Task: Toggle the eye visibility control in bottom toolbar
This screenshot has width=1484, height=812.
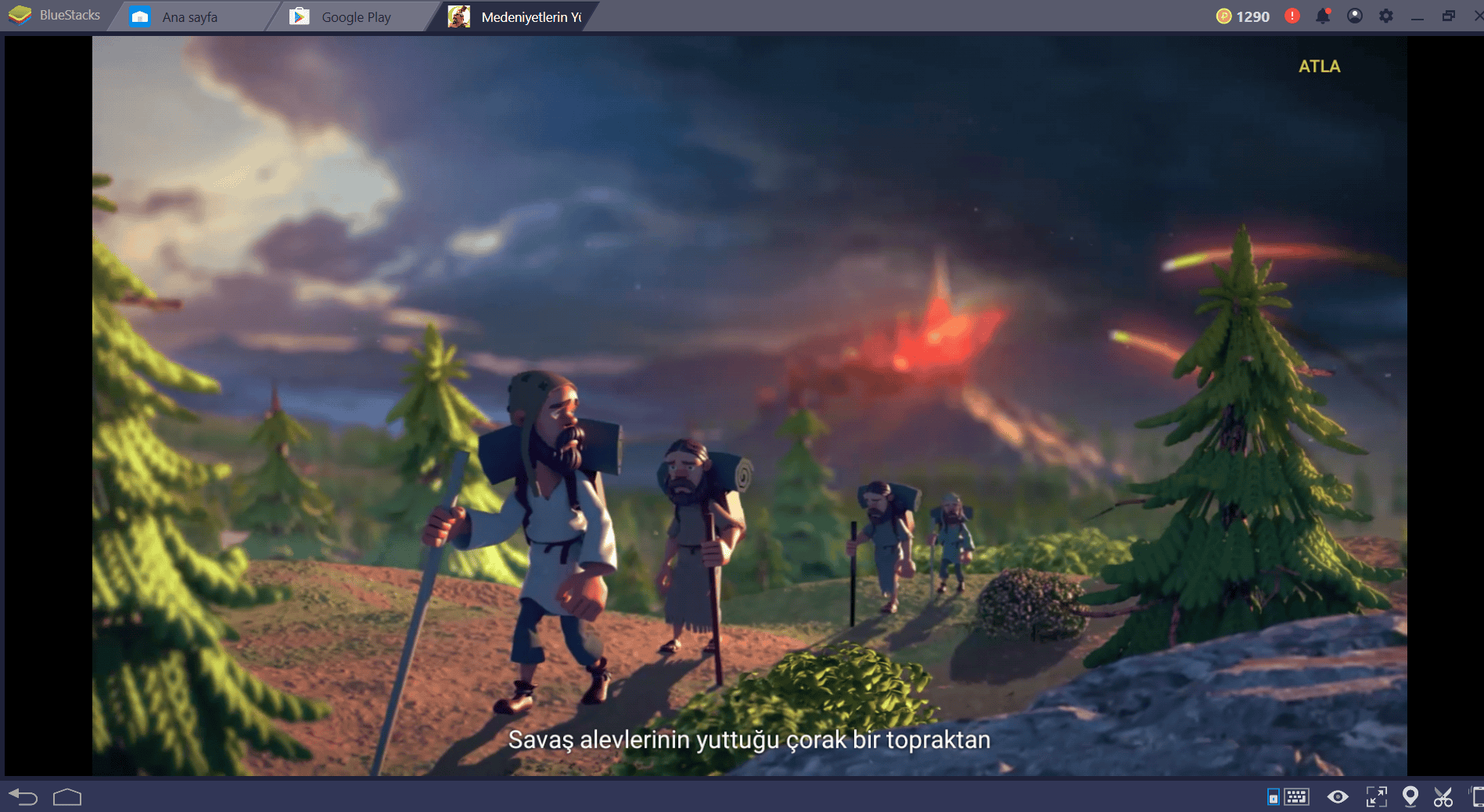Action: click(1338, 797)
